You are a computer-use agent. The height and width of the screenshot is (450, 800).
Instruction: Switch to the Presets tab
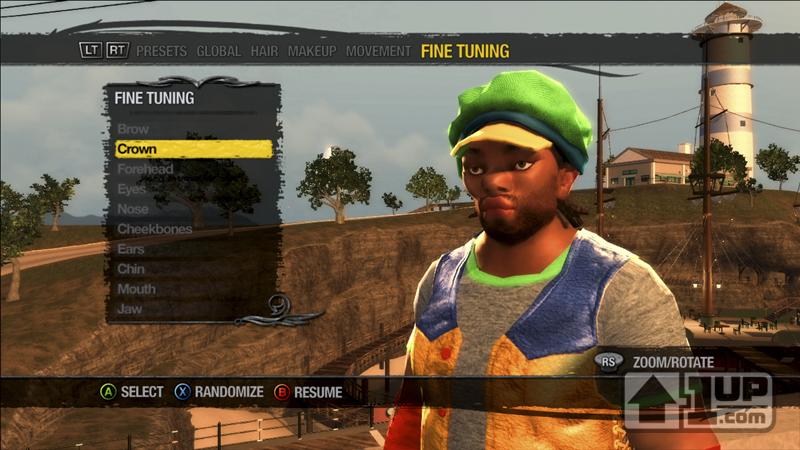point(162,51)
